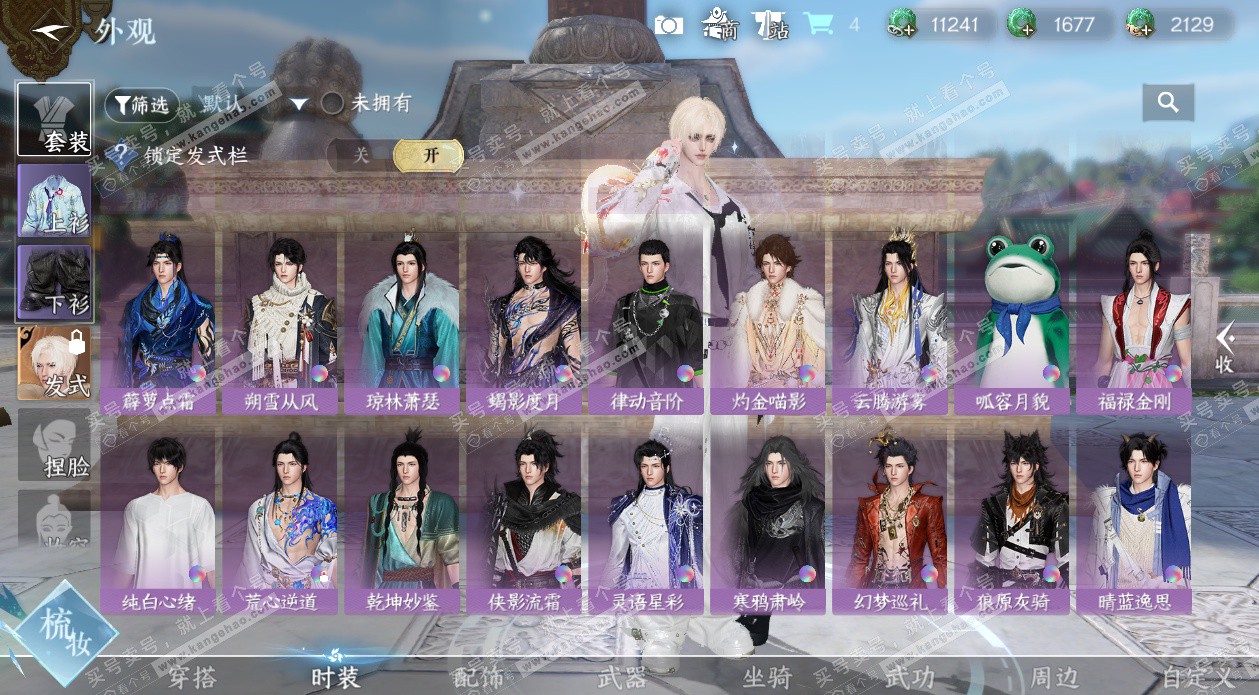Image resolution: width=1259 pixels, height=695 pixels.
Task: Switch the hairstyle lock to 开
Action: tap(429, 155)
